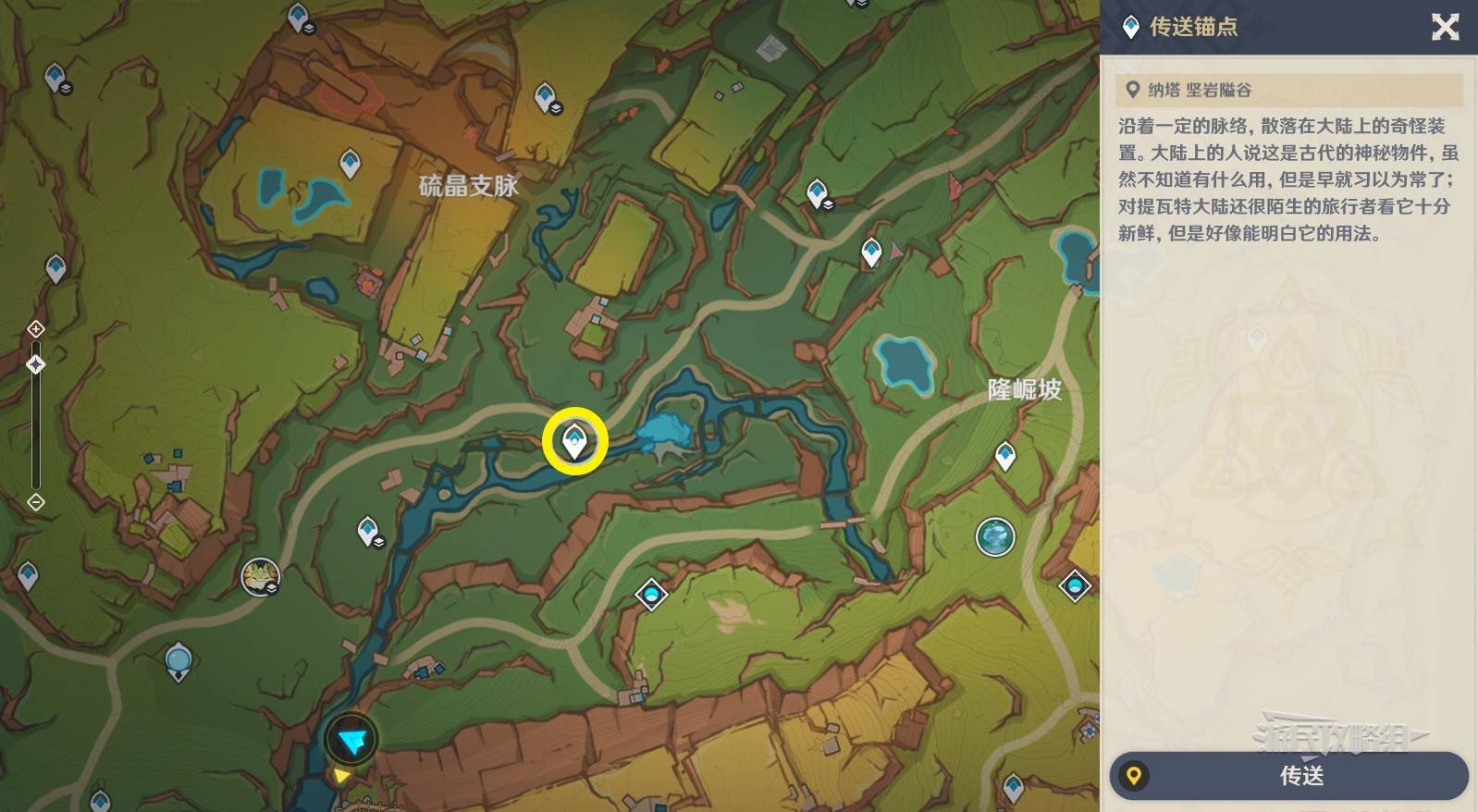Select the yellow-circled teleport waypoint
1478x812 pixels.
pos(574,441)
